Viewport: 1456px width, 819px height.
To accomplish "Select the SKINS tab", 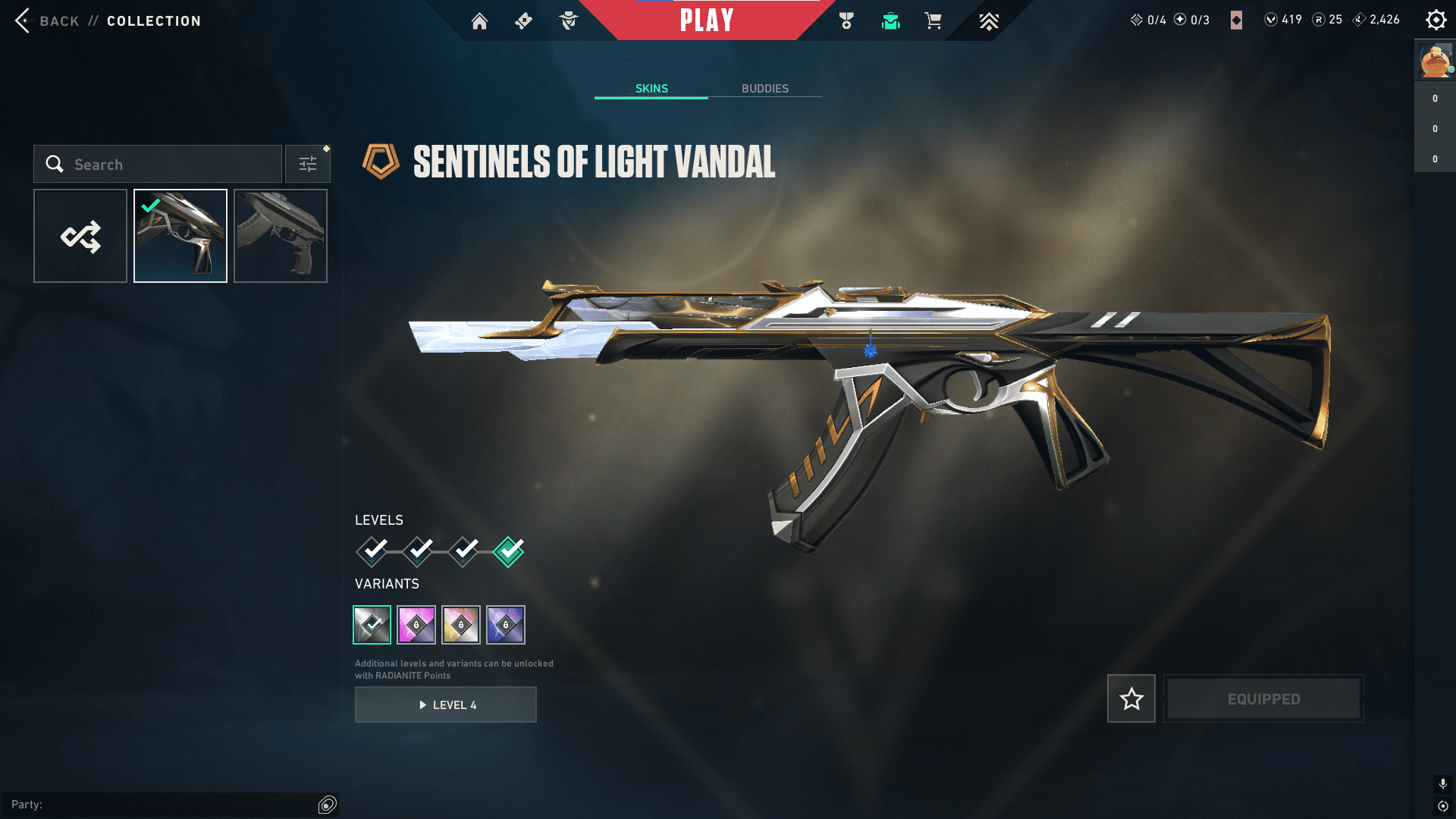I will tap(651, 88).
